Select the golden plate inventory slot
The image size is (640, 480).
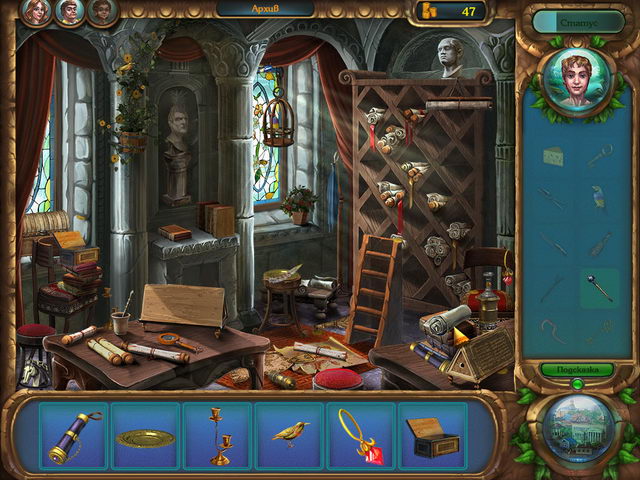pyautogui.click(x=146, y=437)
